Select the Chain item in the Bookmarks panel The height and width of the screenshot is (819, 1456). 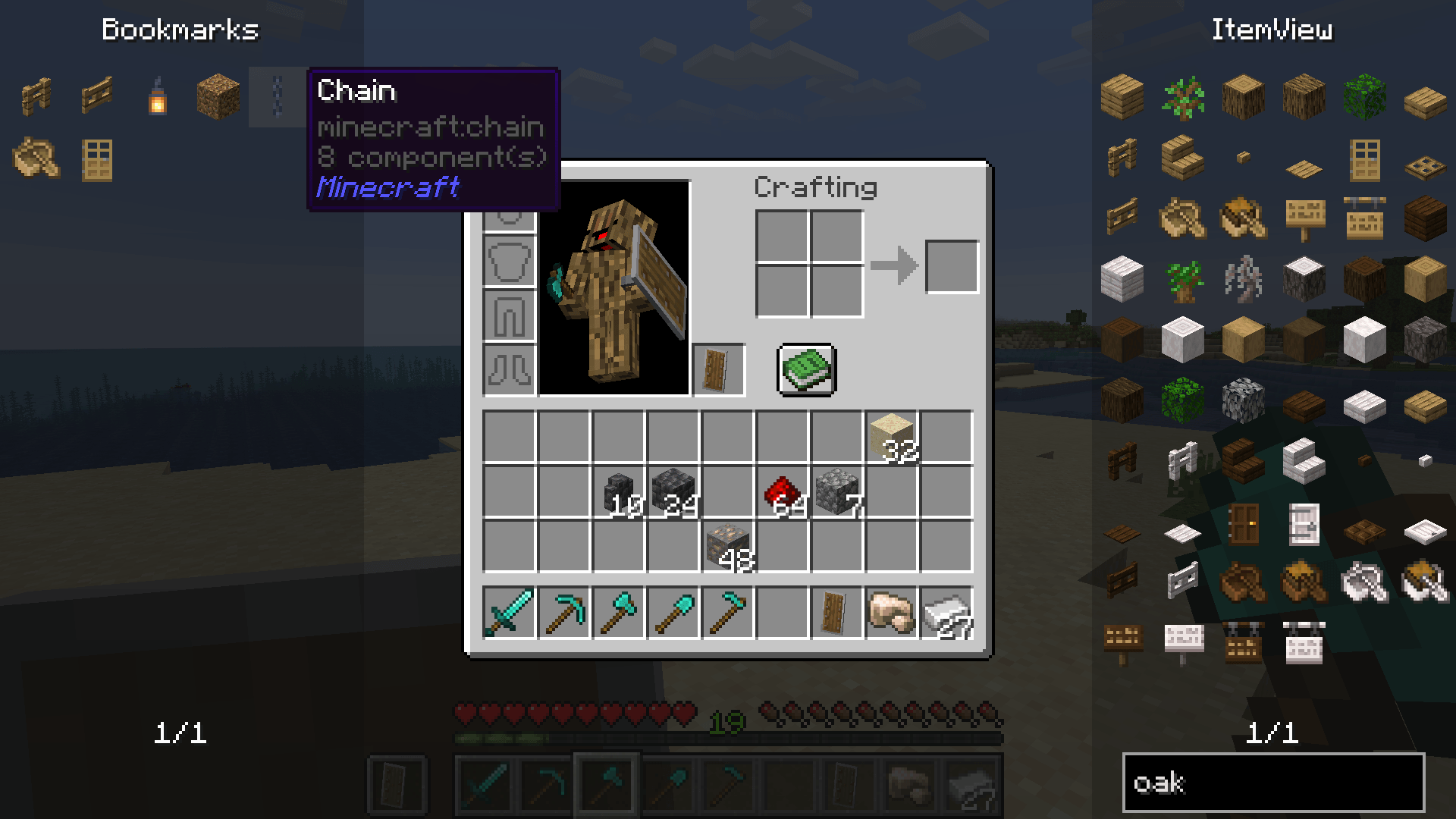pos(275,99)
